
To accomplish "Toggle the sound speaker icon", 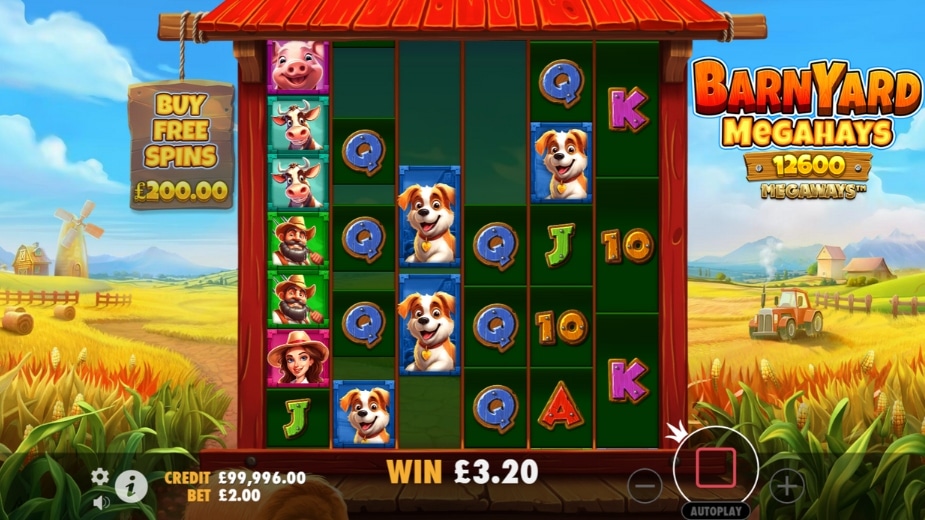I will [x=100, y=500].
